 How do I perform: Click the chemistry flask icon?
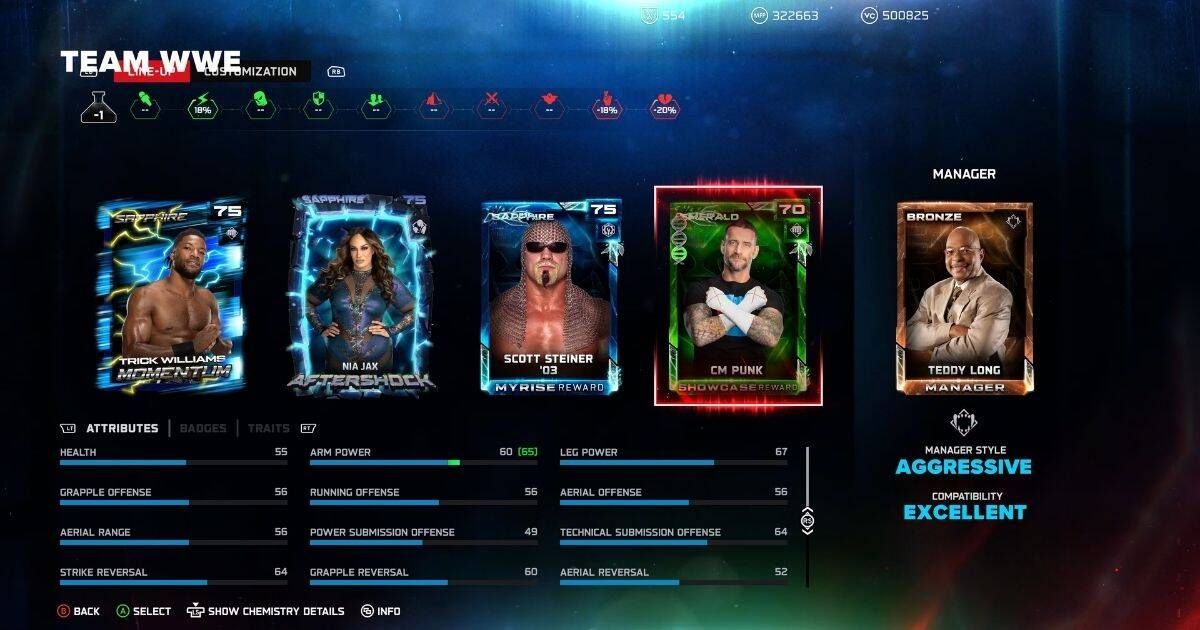pos(99,107)
